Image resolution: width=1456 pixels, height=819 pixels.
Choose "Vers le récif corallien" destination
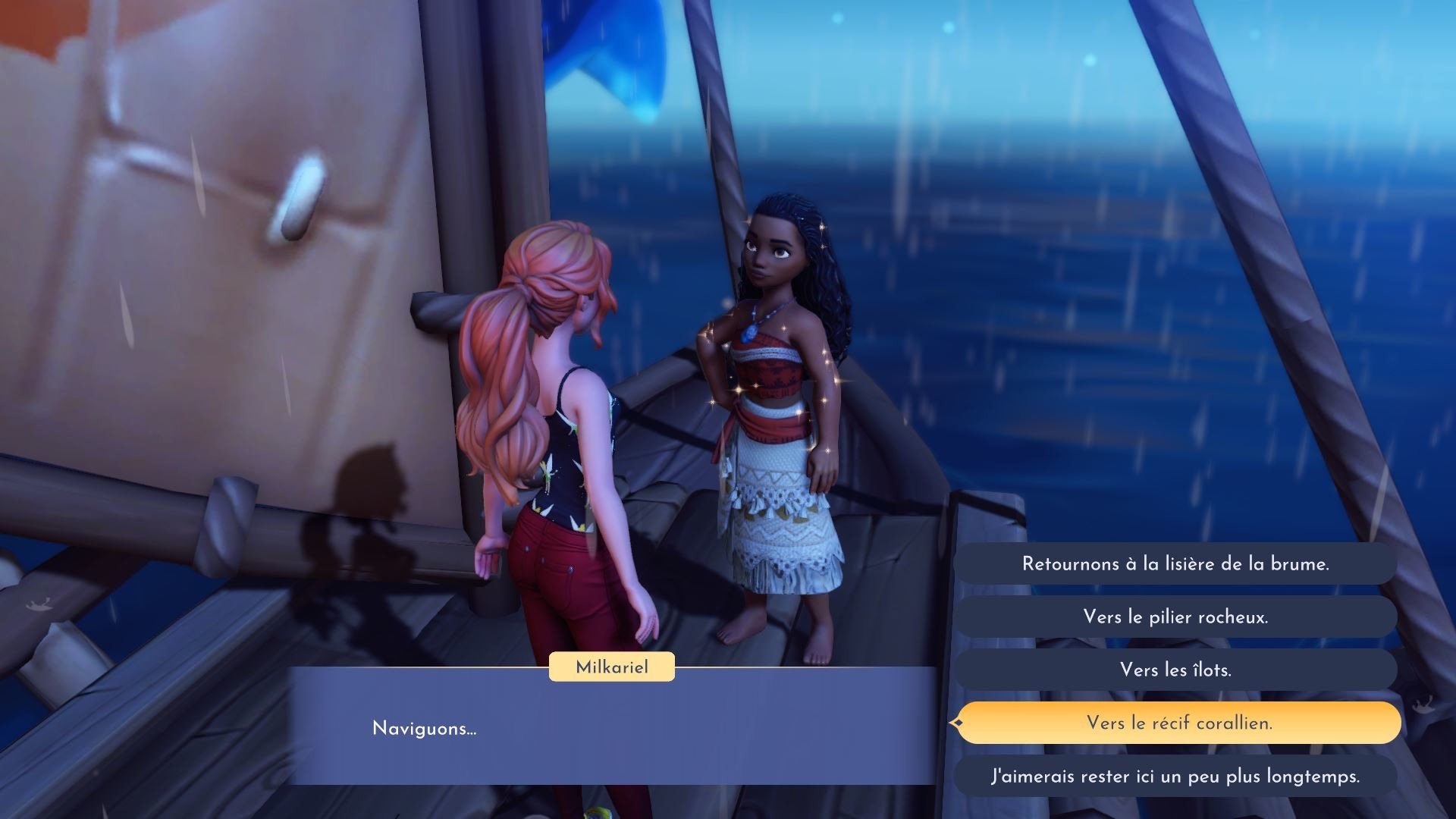[1178, 723]
